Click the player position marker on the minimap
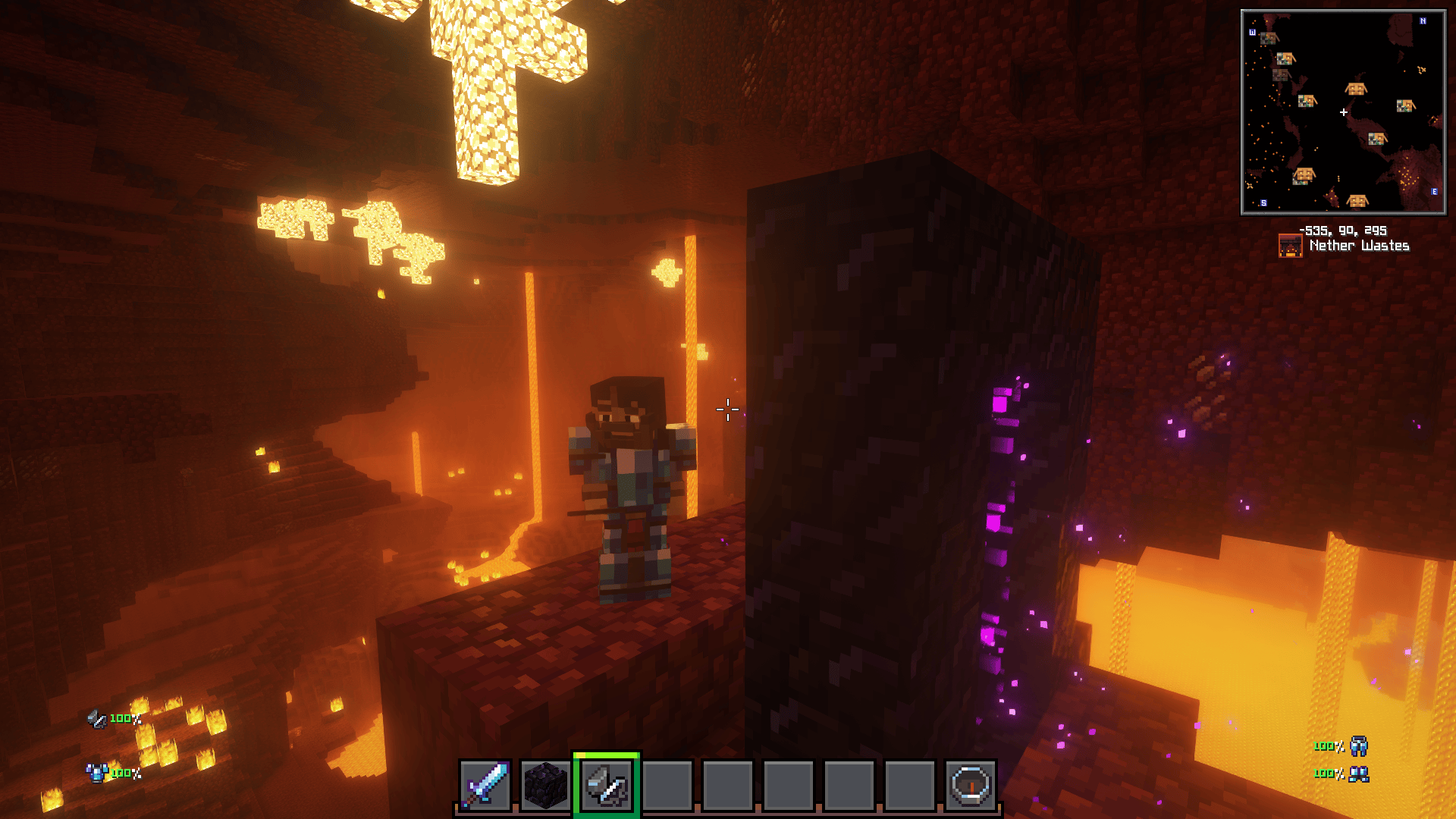Viewport: 1456px width, 819px height. 1344,111
